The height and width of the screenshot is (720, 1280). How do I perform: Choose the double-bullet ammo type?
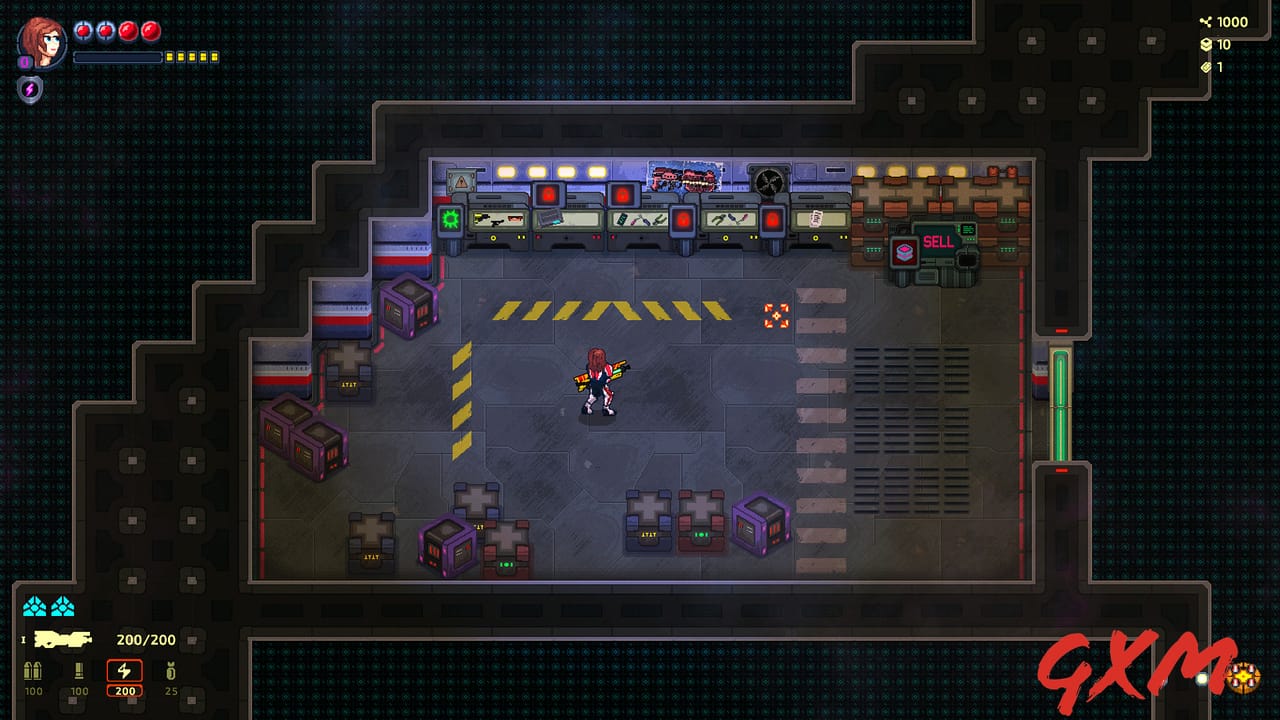[x=34, y=672]
